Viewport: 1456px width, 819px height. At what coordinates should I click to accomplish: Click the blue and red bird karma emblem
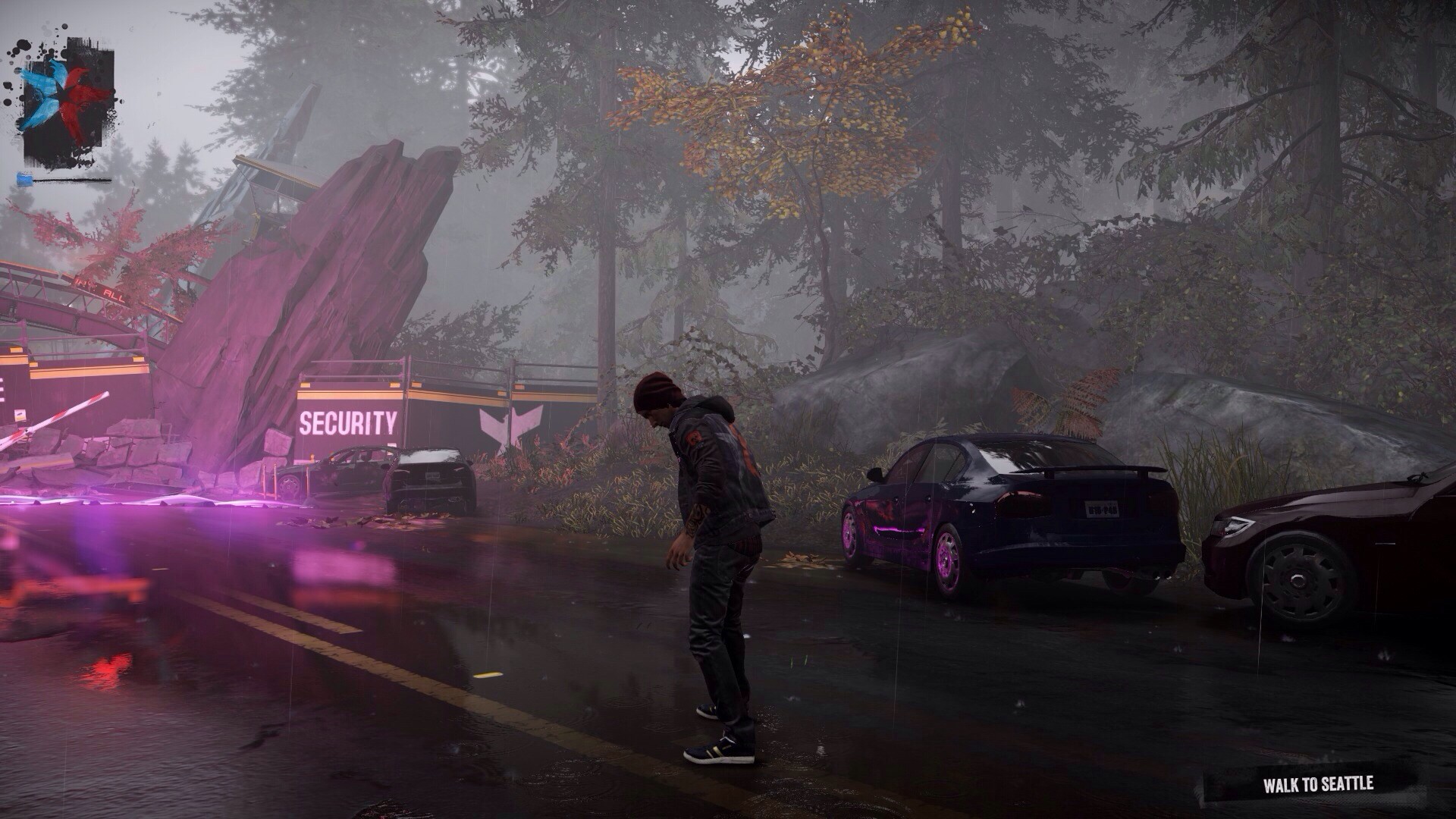(66, 103)
